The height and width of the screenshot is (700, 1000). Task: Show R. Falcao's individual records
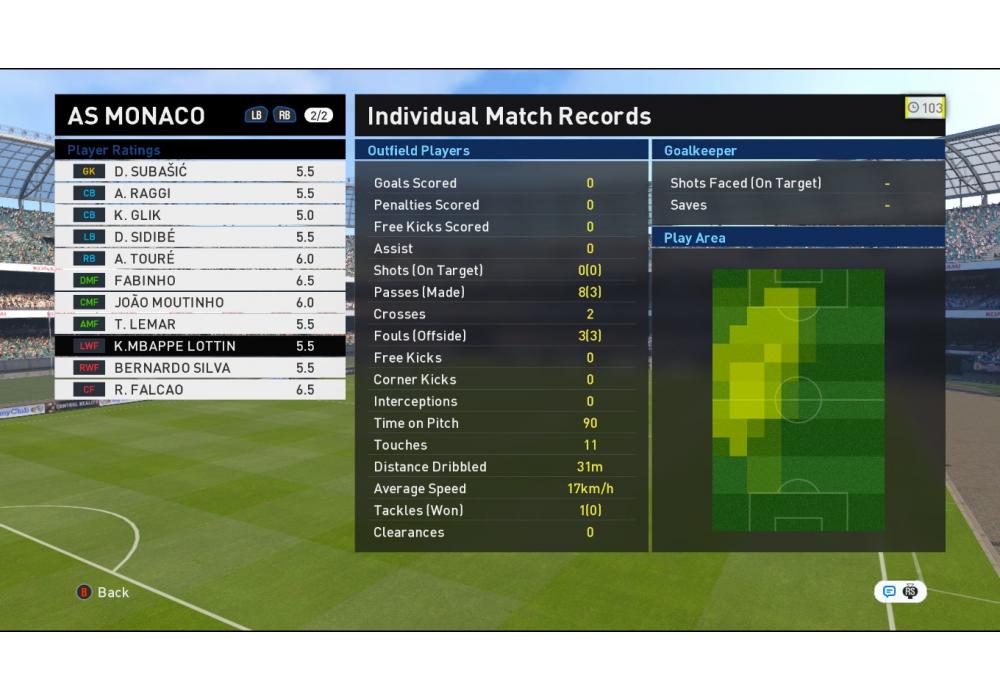[200, 390]
